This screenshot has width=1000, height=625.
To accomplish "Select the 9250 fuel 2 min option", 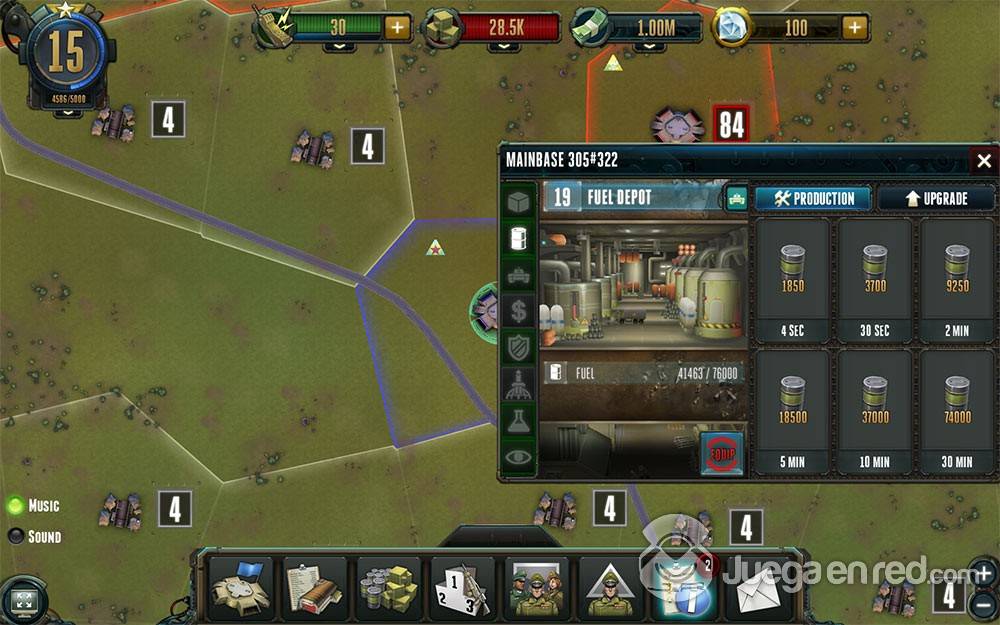I will [x=957, y=281].
